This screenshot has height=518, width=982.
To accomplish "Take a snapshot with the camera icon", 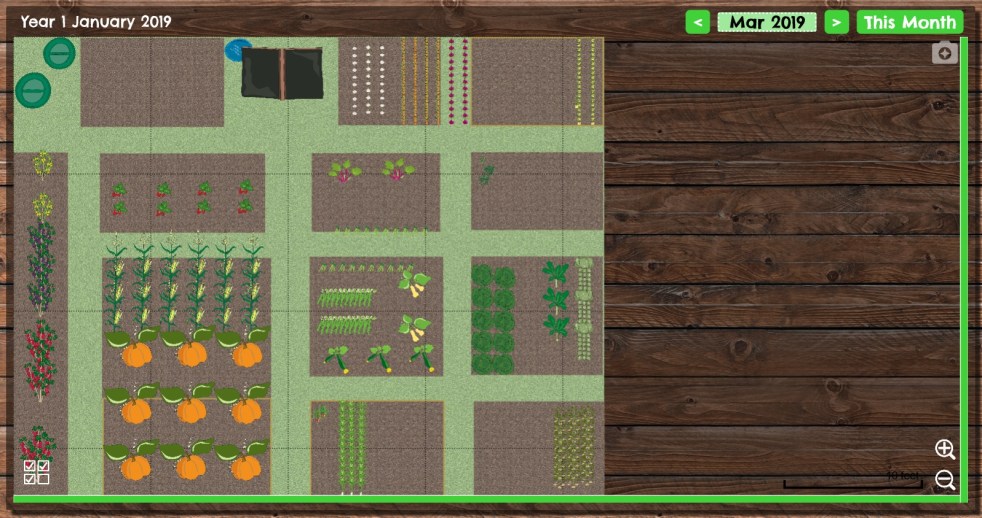I will tap(944, 54).
